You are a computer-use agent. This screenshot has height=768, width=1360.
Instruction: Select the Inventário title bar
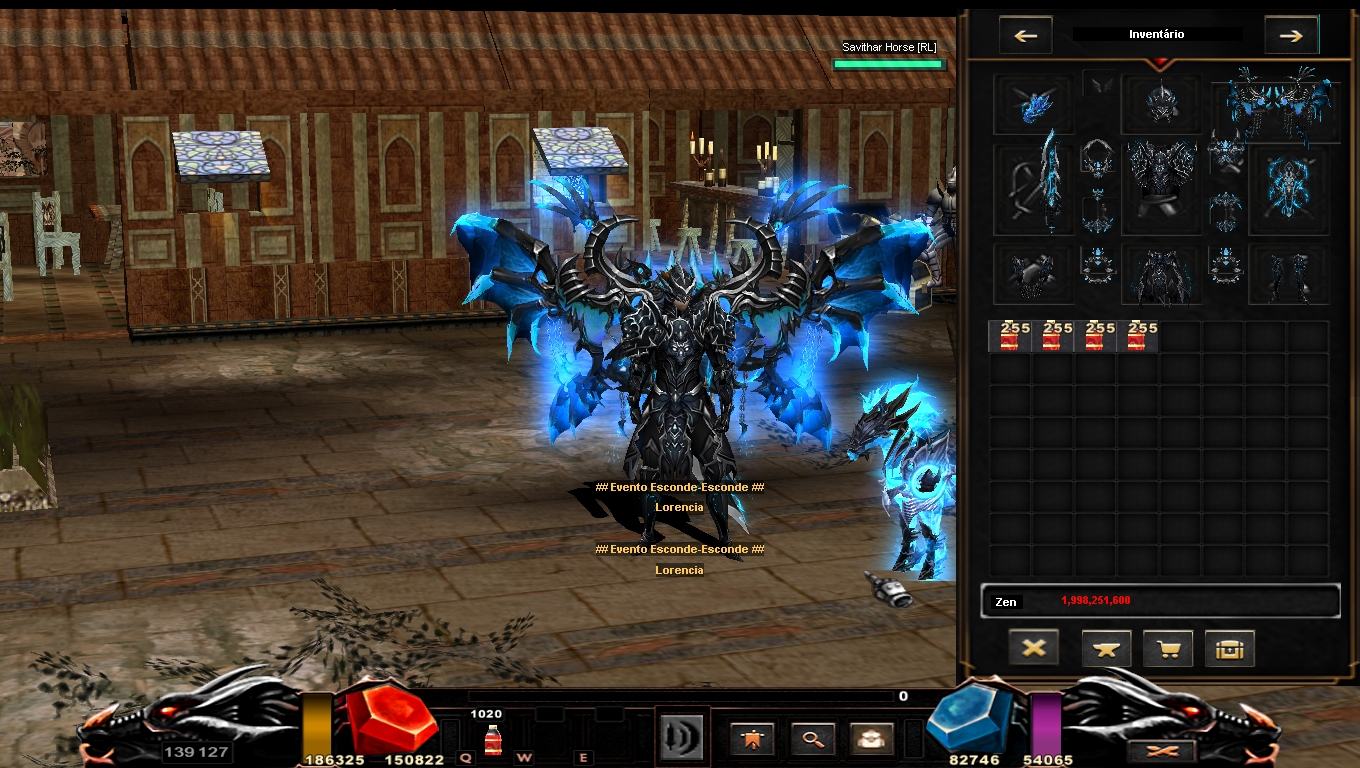click(1158, 34)
